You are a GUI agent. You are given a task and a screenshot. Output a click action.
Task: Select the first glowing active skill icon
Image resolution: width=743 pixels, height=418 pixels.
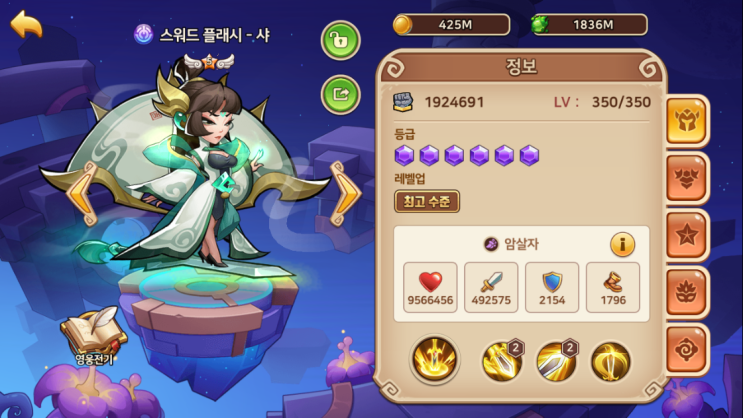434,360
